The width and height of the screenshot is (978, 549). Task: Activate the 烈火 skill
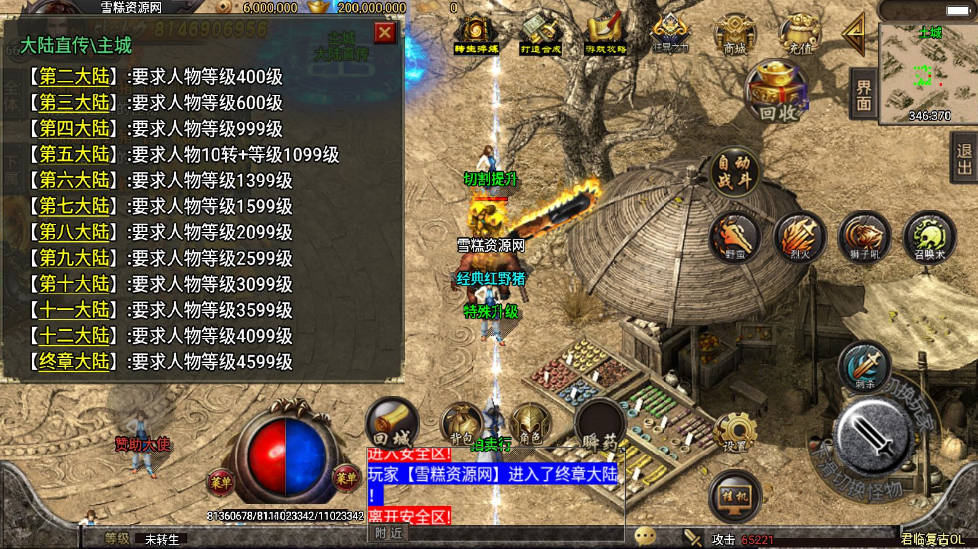click(x=799, y=238)
